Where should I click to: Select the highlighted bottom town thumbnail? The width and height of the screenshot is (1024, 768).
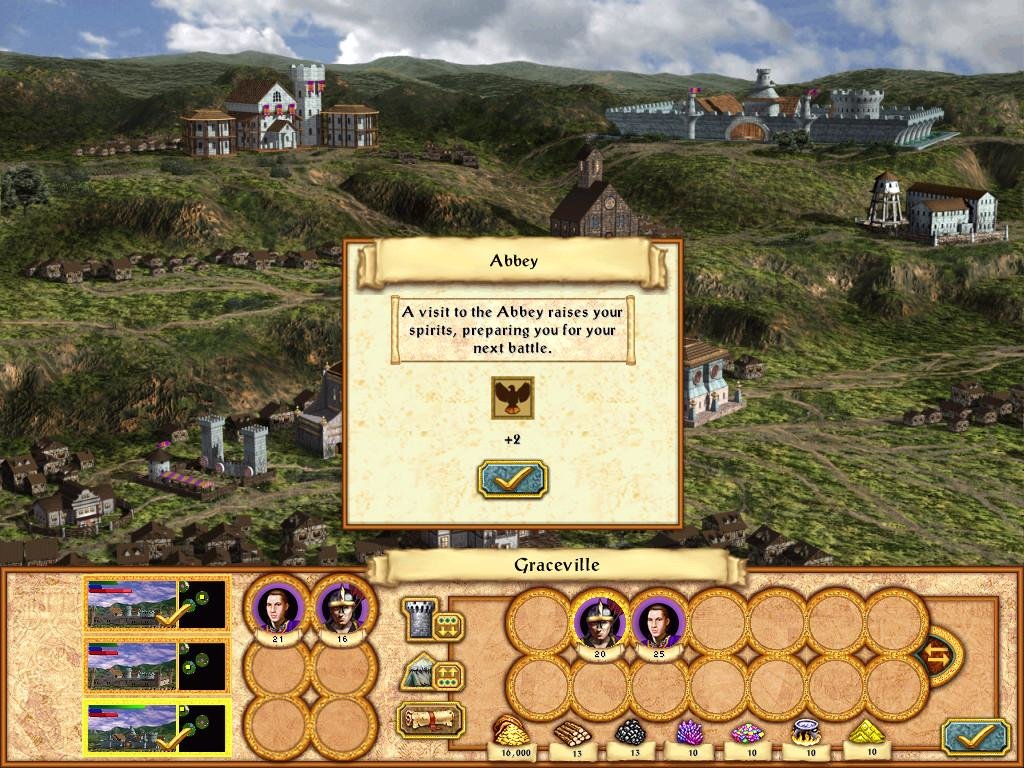(157, 727)
